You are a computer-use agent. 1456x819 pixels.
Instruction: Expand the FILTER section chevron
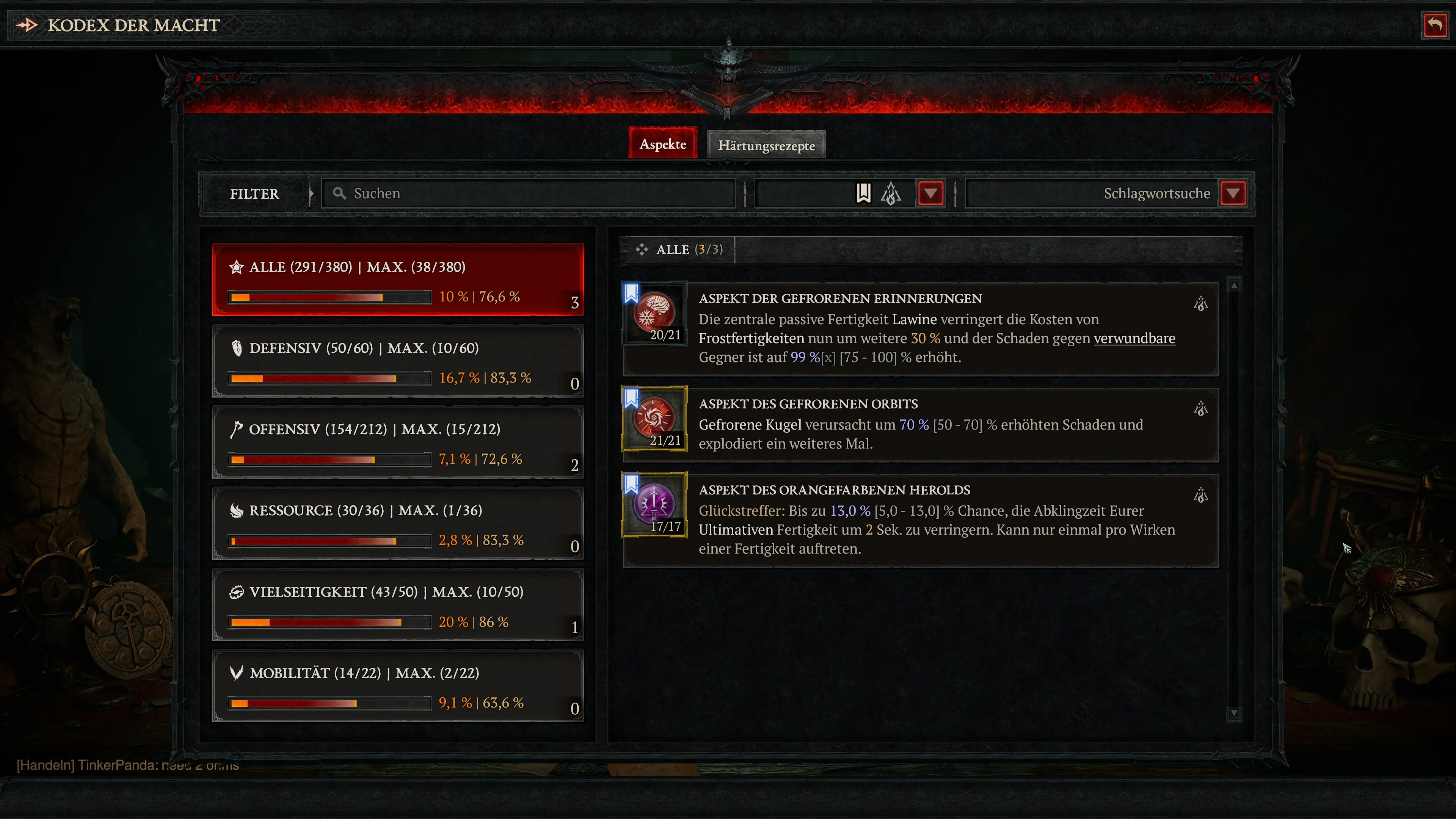(311, 193)
